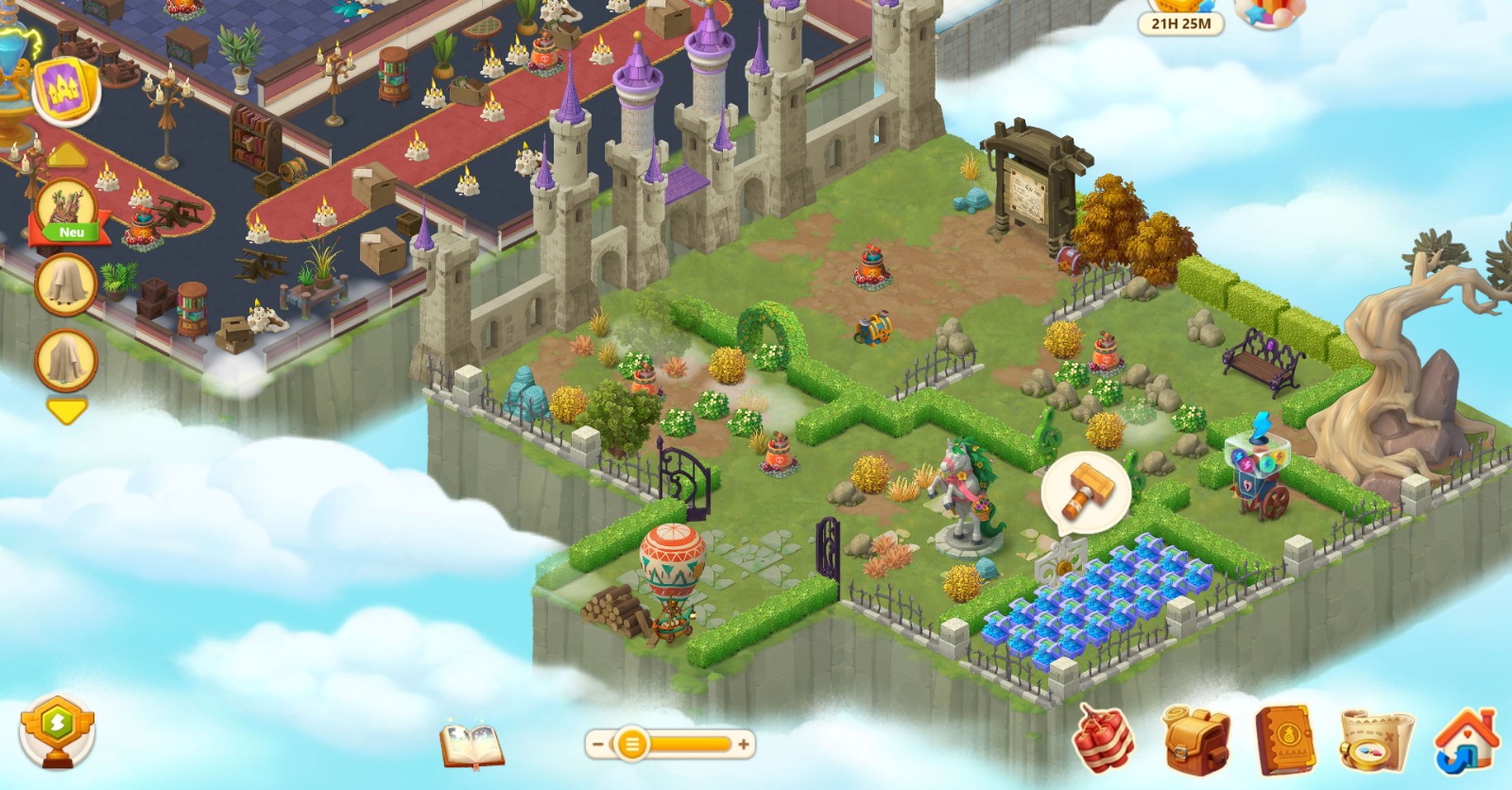Zoom in with the plus button

click(x=745, y=745)
